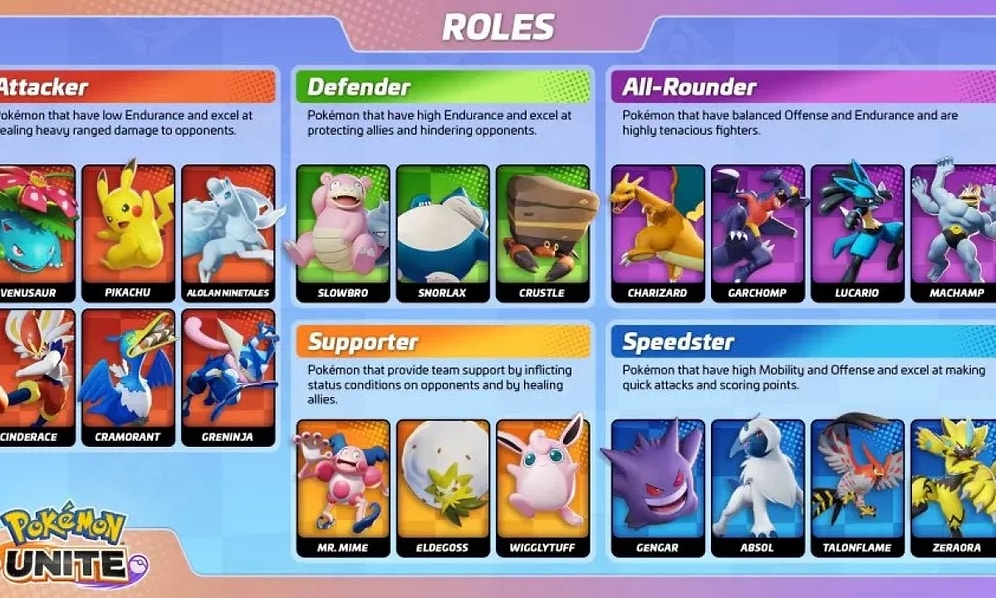The height and width of the screenshot is (598, 996).
Task: Select the Zeraora speedster card
Action: tap(956, 489)
